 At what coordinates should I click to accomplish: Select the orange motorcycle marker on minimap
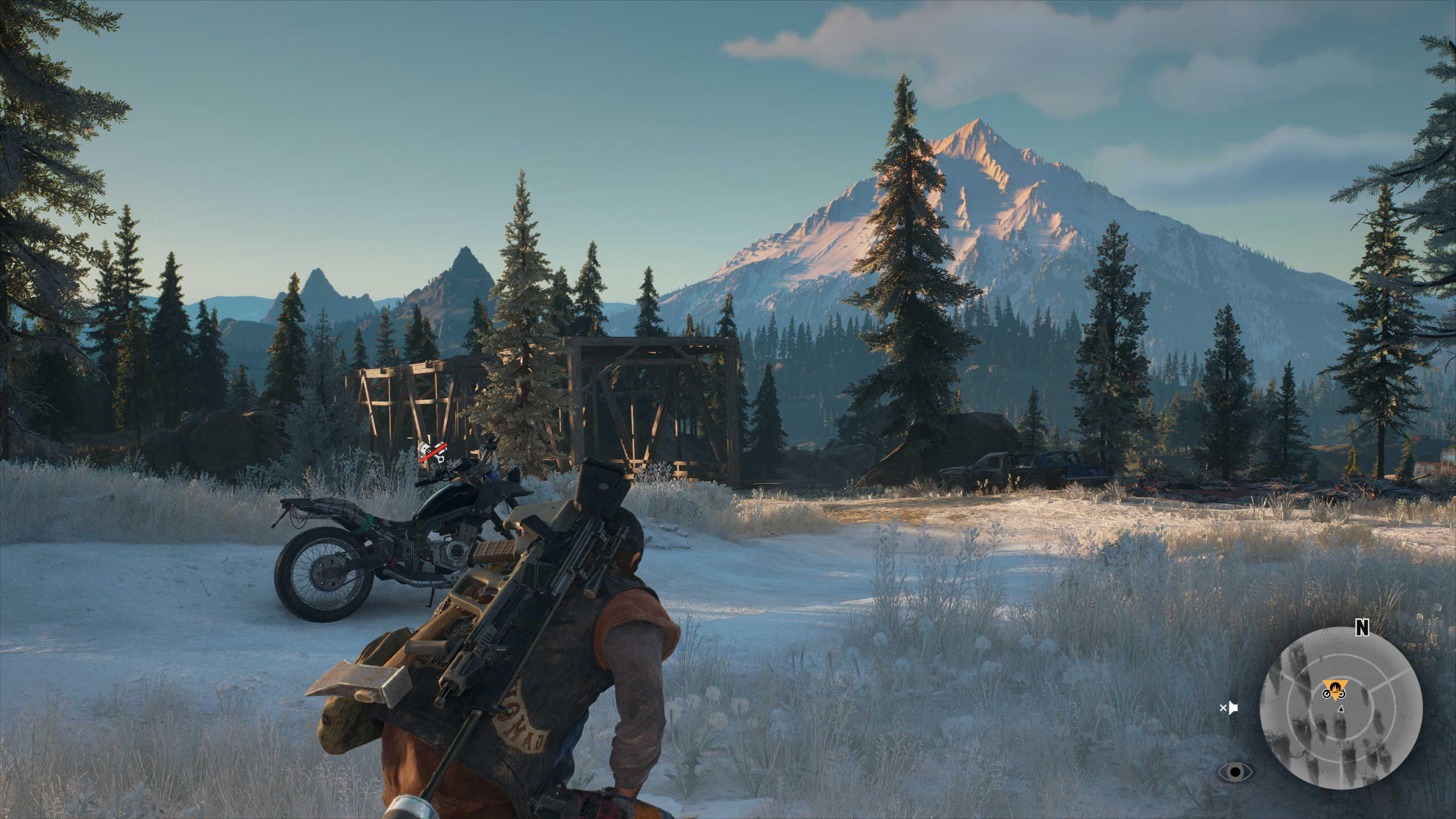point(1333,691)
